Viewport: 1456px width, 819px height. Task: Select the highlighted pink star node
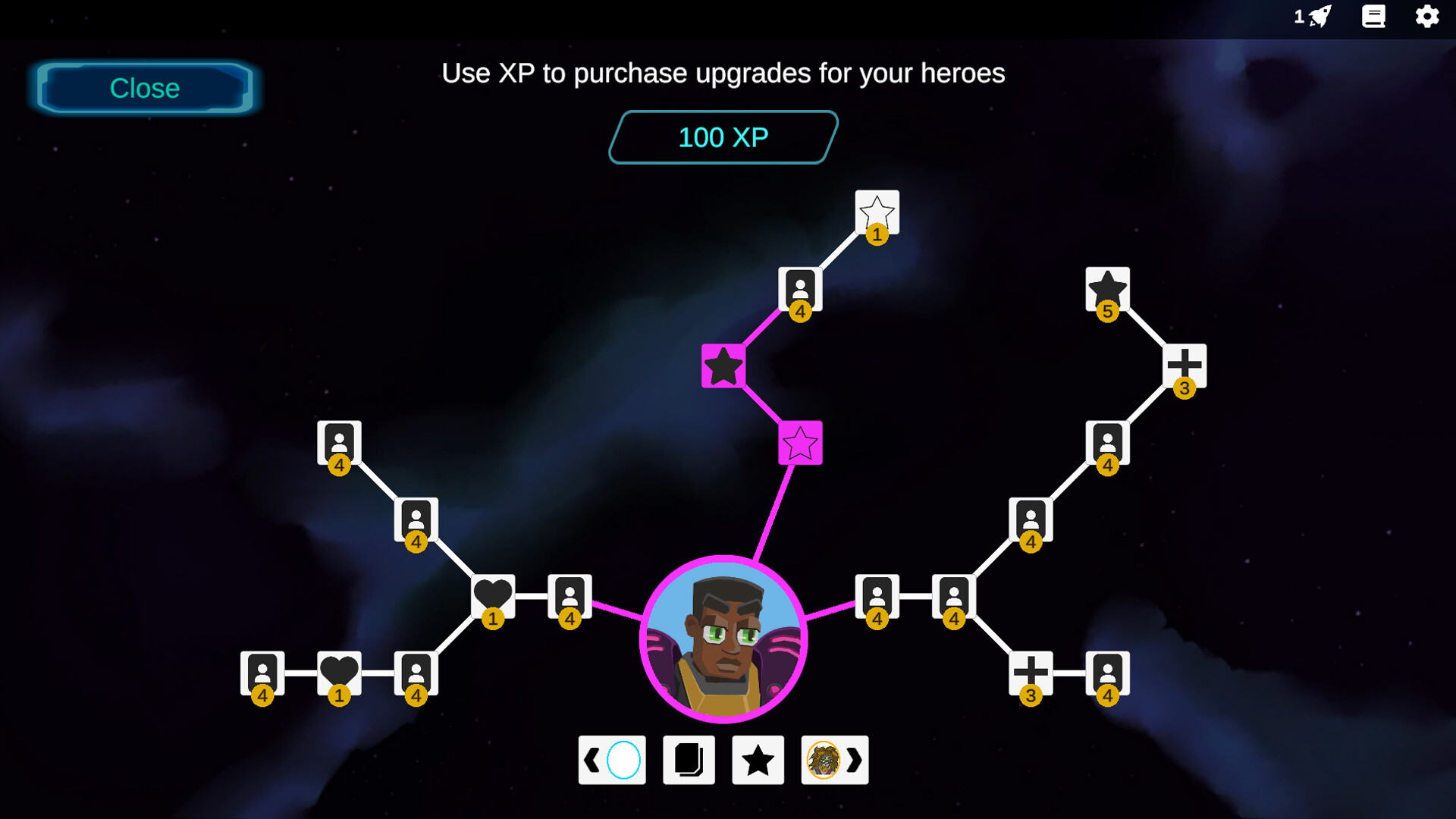pos(800,444)
